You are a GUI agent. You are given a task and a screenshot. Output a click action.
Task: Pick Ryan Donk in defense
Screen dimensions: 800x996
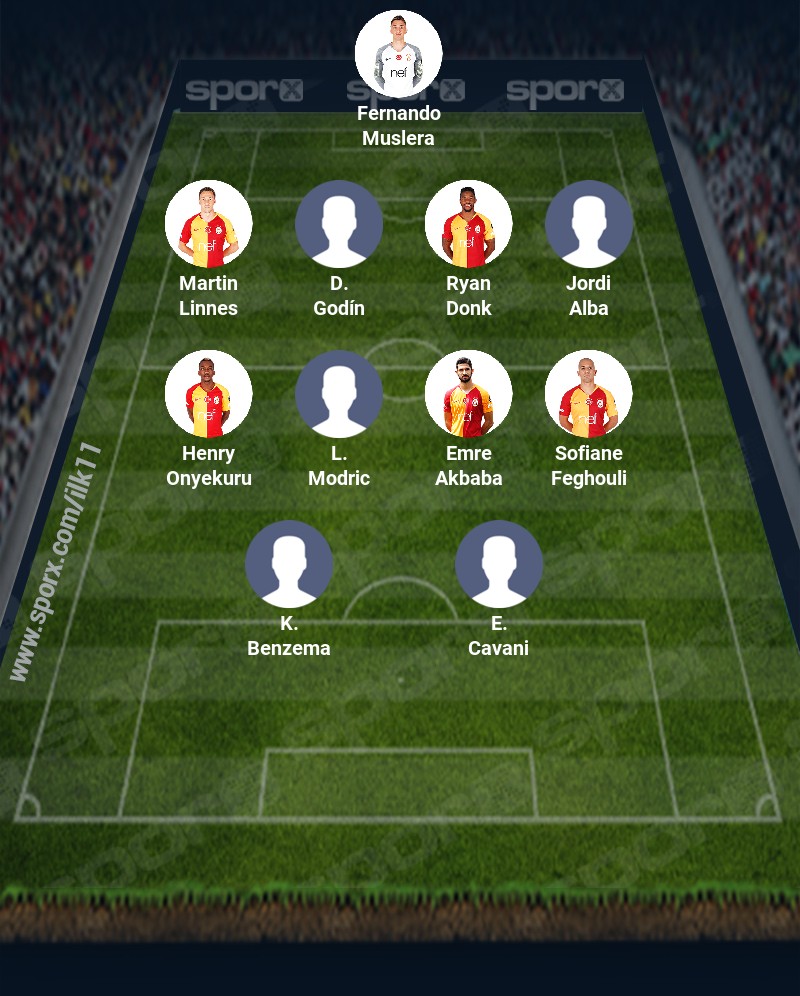(468, 224)
